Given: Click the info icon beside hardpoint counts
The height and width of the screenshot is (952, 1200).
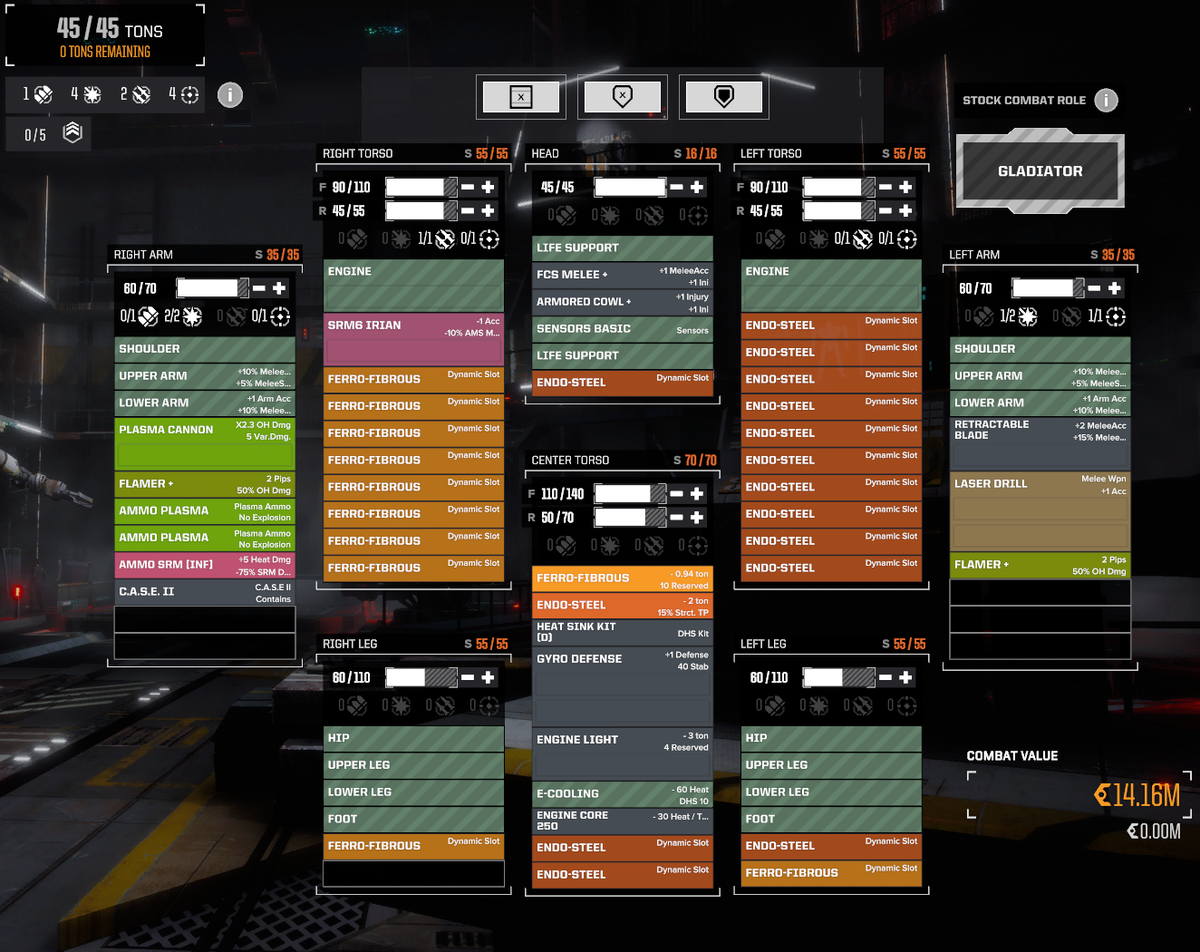Looking at the screenshot, I should coord(229,95).
